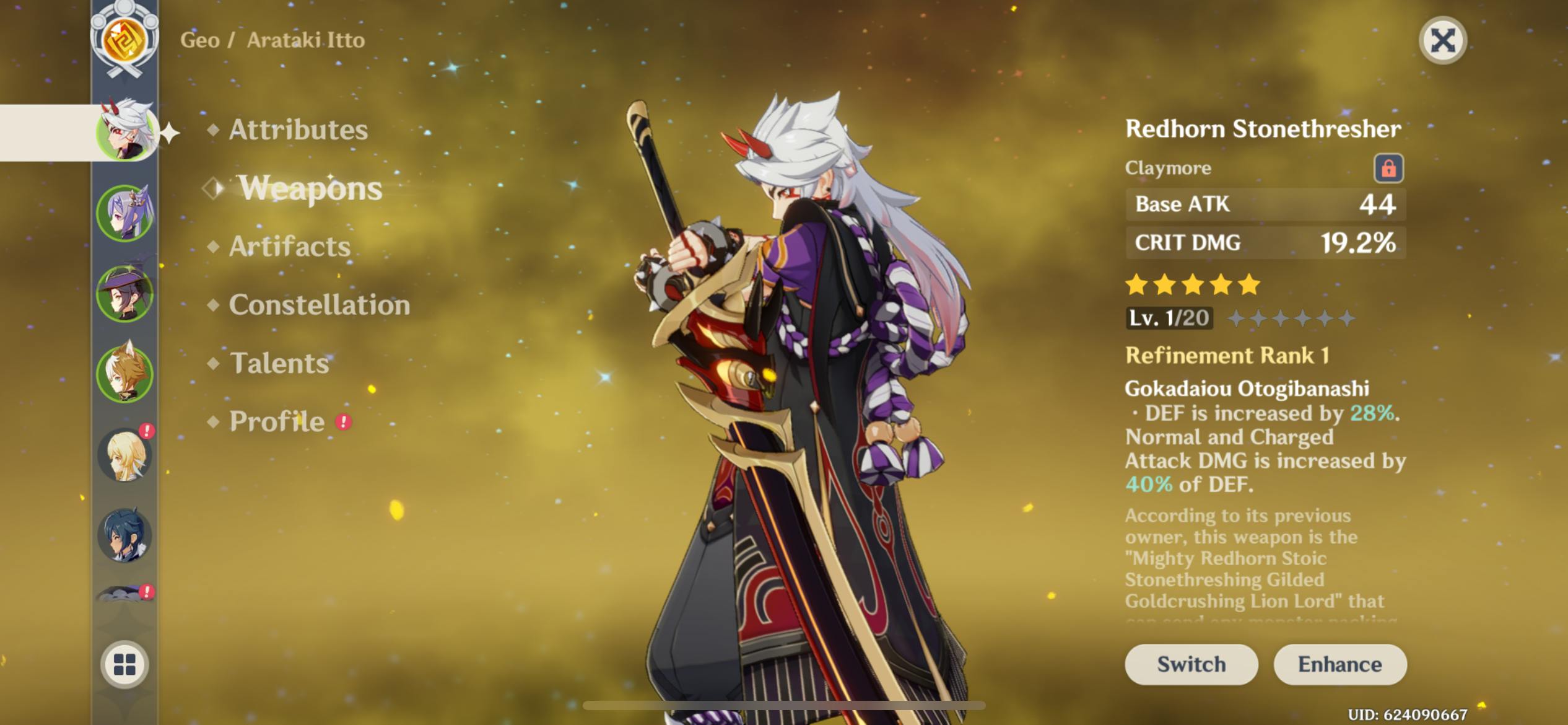Select the Weapons tab

(x=310, y=188)
